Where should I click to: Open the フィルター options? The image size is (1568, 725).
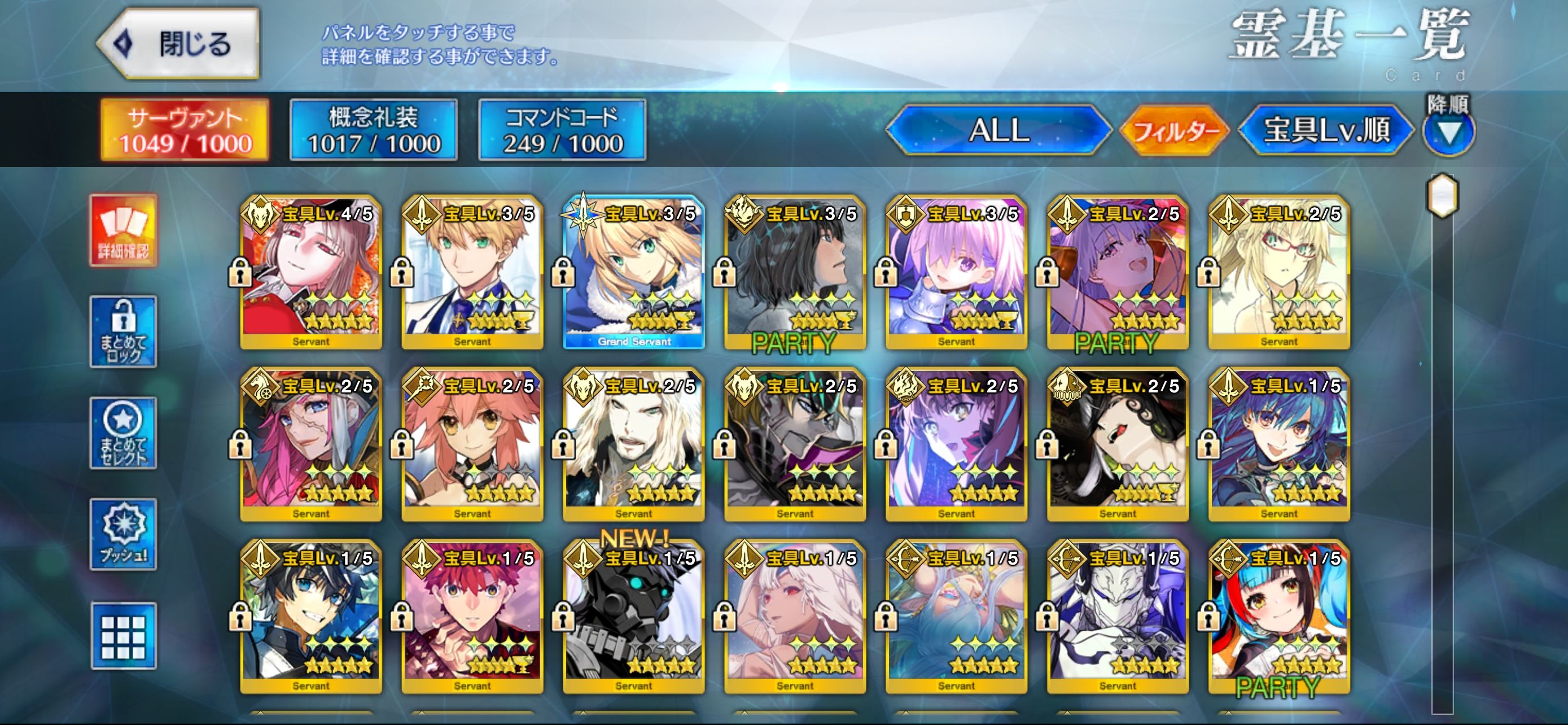[x=1175, y=130]
